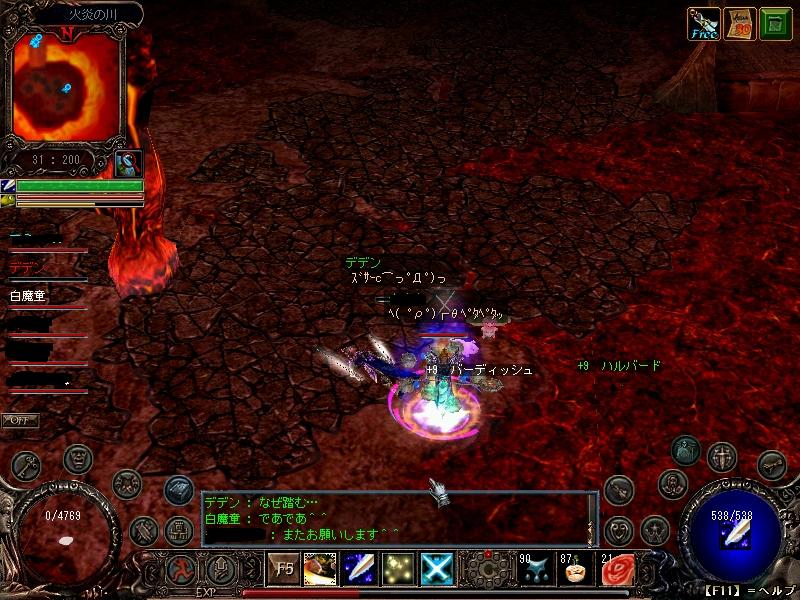The image size is (800, 600).
Task: Open the castle icon round button
Action: [x=179, y=529]
